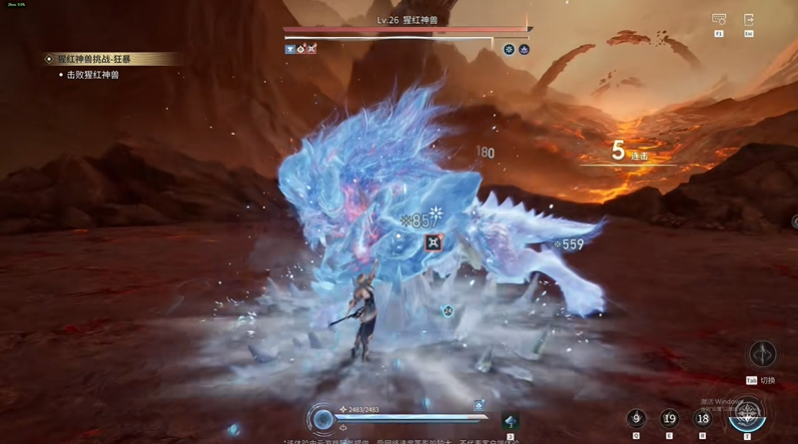Select the blue orb character portrait
This screenshot has width=798, height=444.
(322, 419)
